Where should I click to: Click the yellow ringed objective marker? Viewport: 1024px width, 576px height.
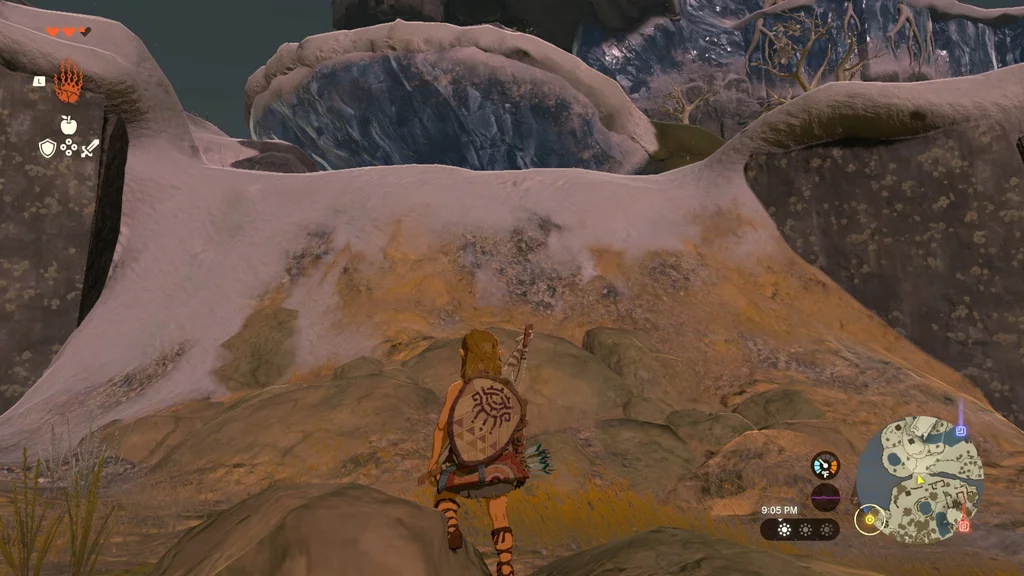coord(870,519)
